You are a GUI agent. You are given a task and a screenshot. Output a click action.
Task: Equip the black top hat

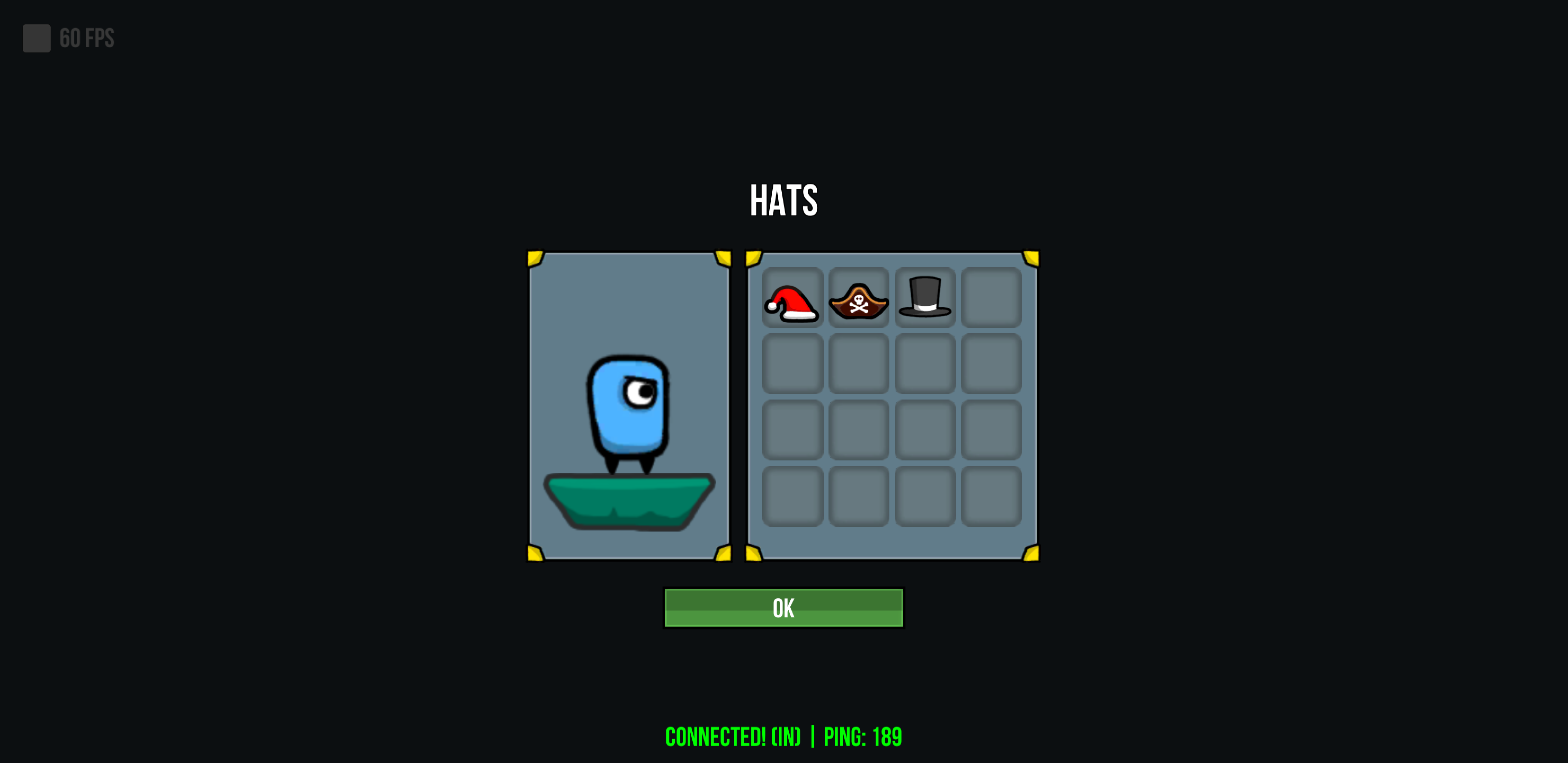point(925,298)
